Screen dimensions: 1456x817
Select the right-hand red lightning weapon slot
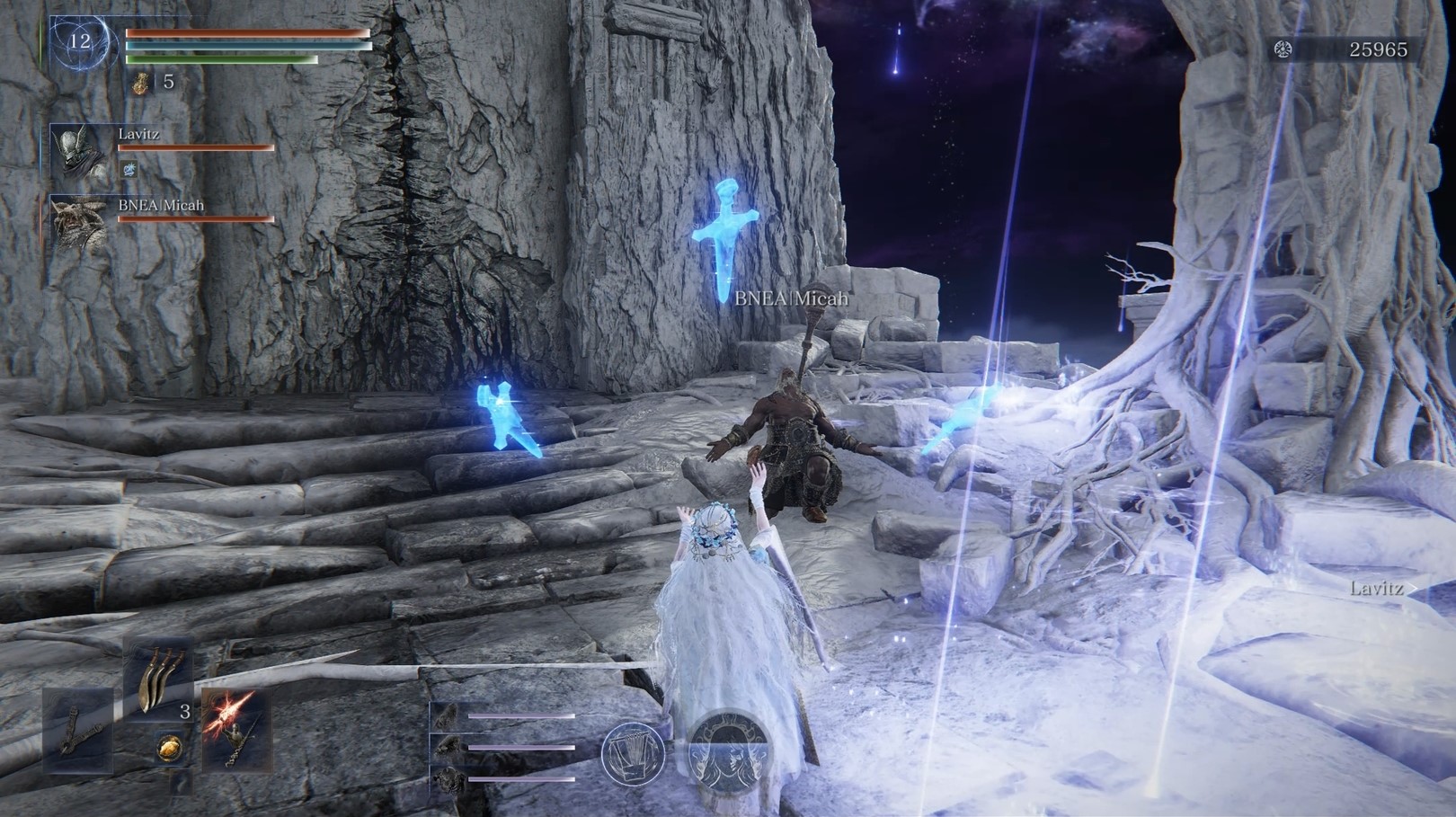pos(233,730)
